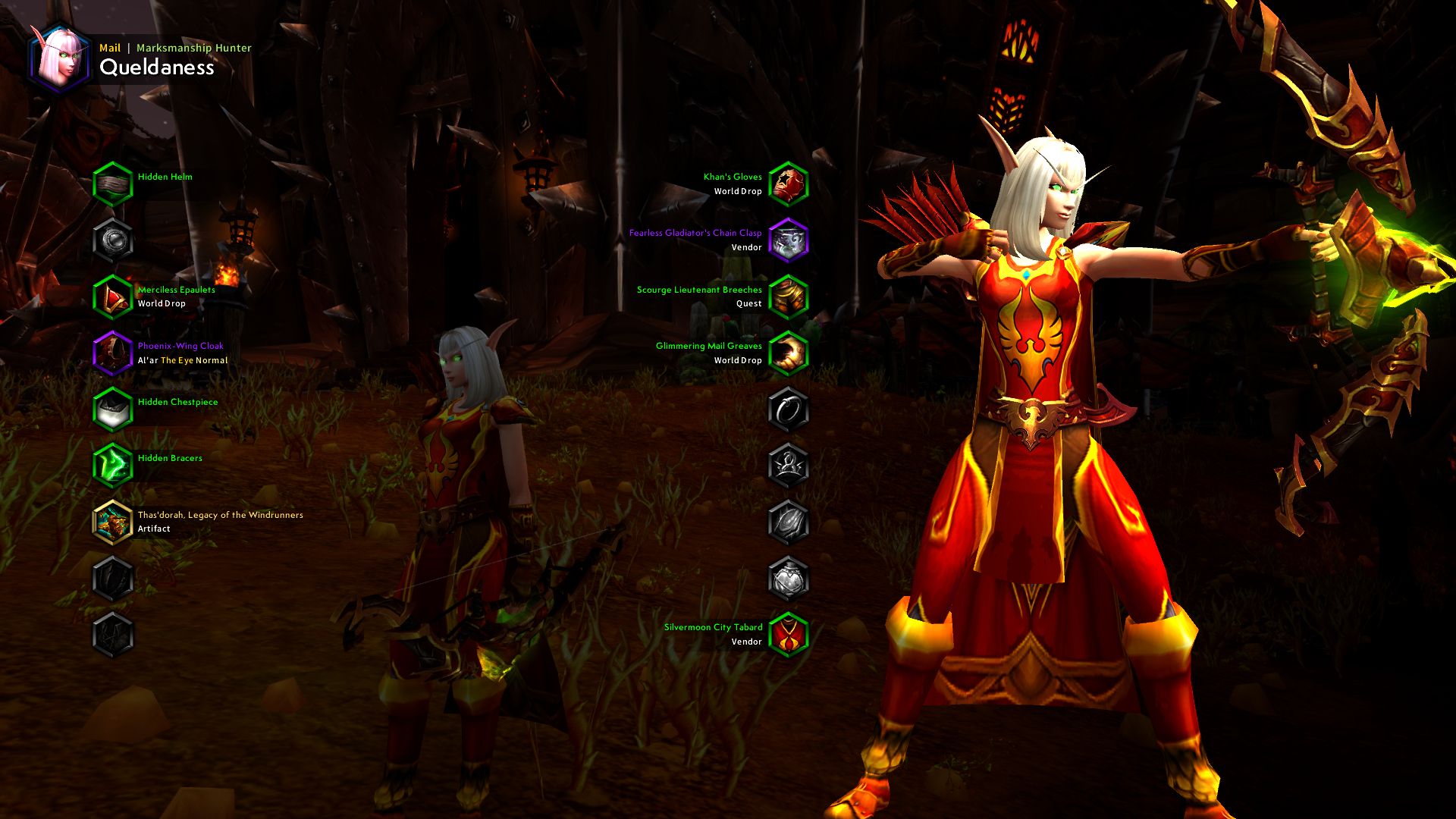Click the Glimmering Mail Greaves boots icon

789,351
